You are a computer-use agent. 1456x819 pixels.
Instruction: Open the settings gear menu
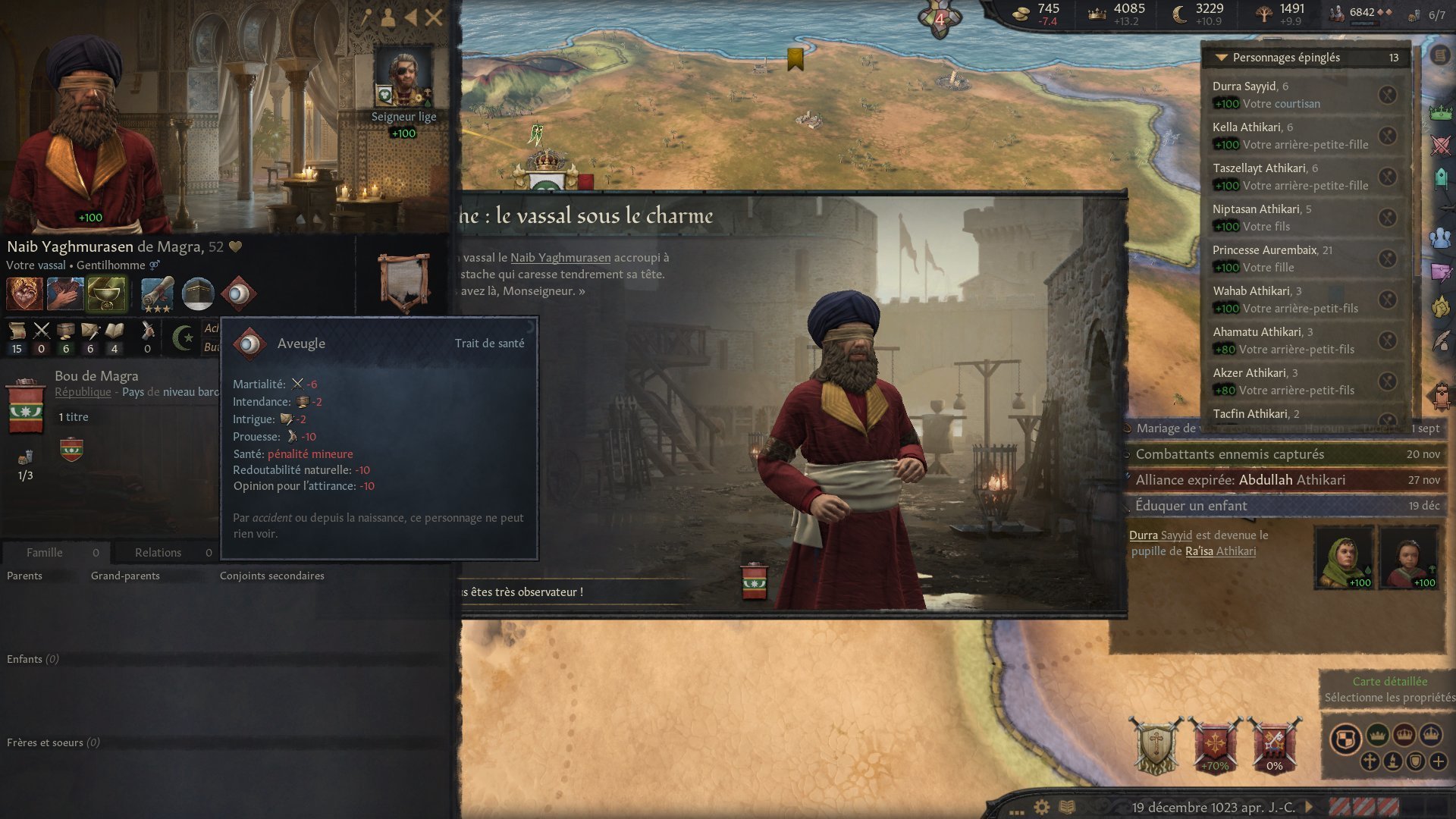click(1042, 807)
